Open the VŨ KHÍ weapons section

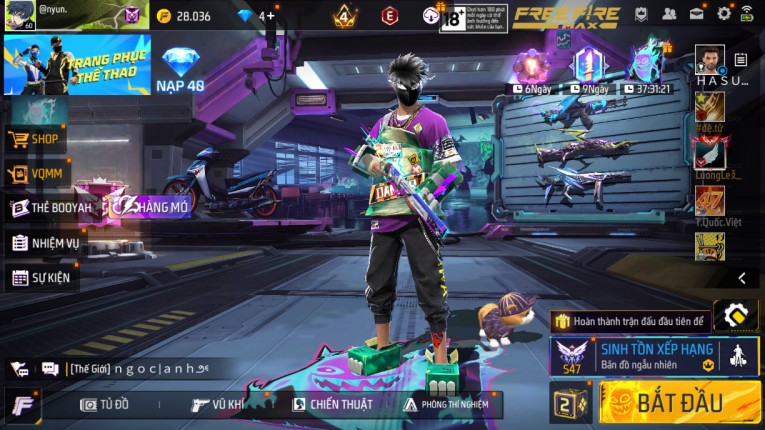tap(218, 404)
